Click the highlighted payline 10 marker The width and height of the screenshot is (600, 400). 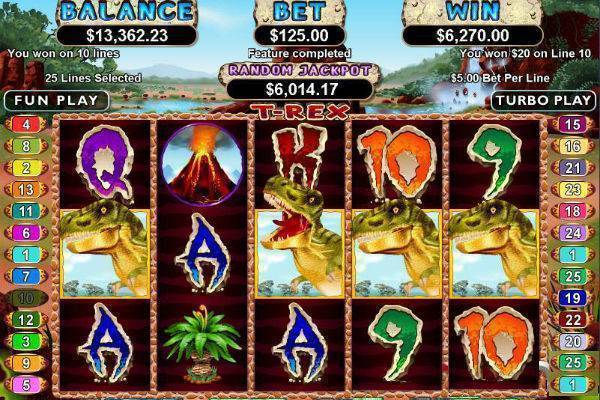pos(26,297)
